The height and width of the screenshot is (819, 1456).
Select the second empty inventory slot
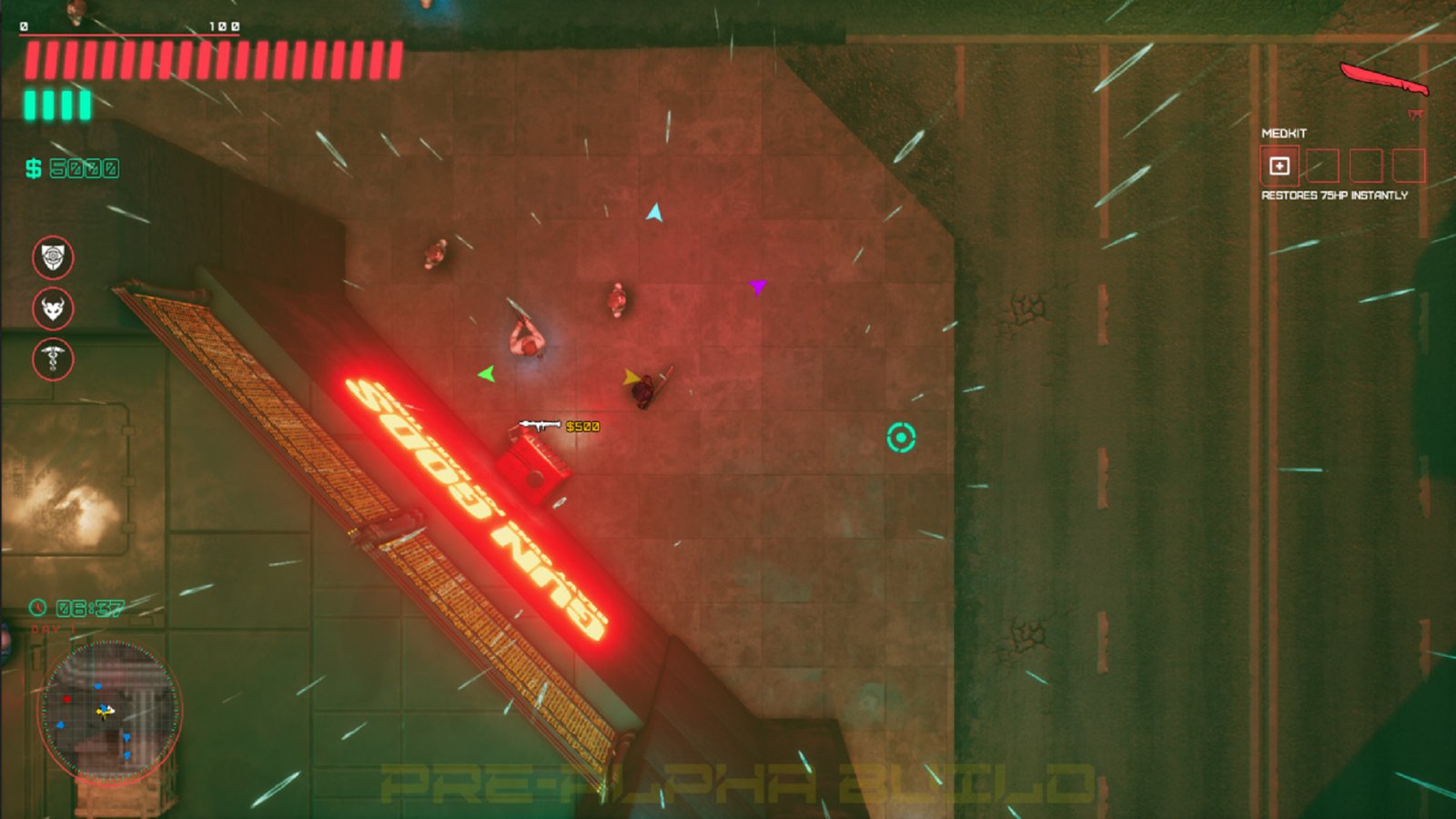(x=1323, y=165)
